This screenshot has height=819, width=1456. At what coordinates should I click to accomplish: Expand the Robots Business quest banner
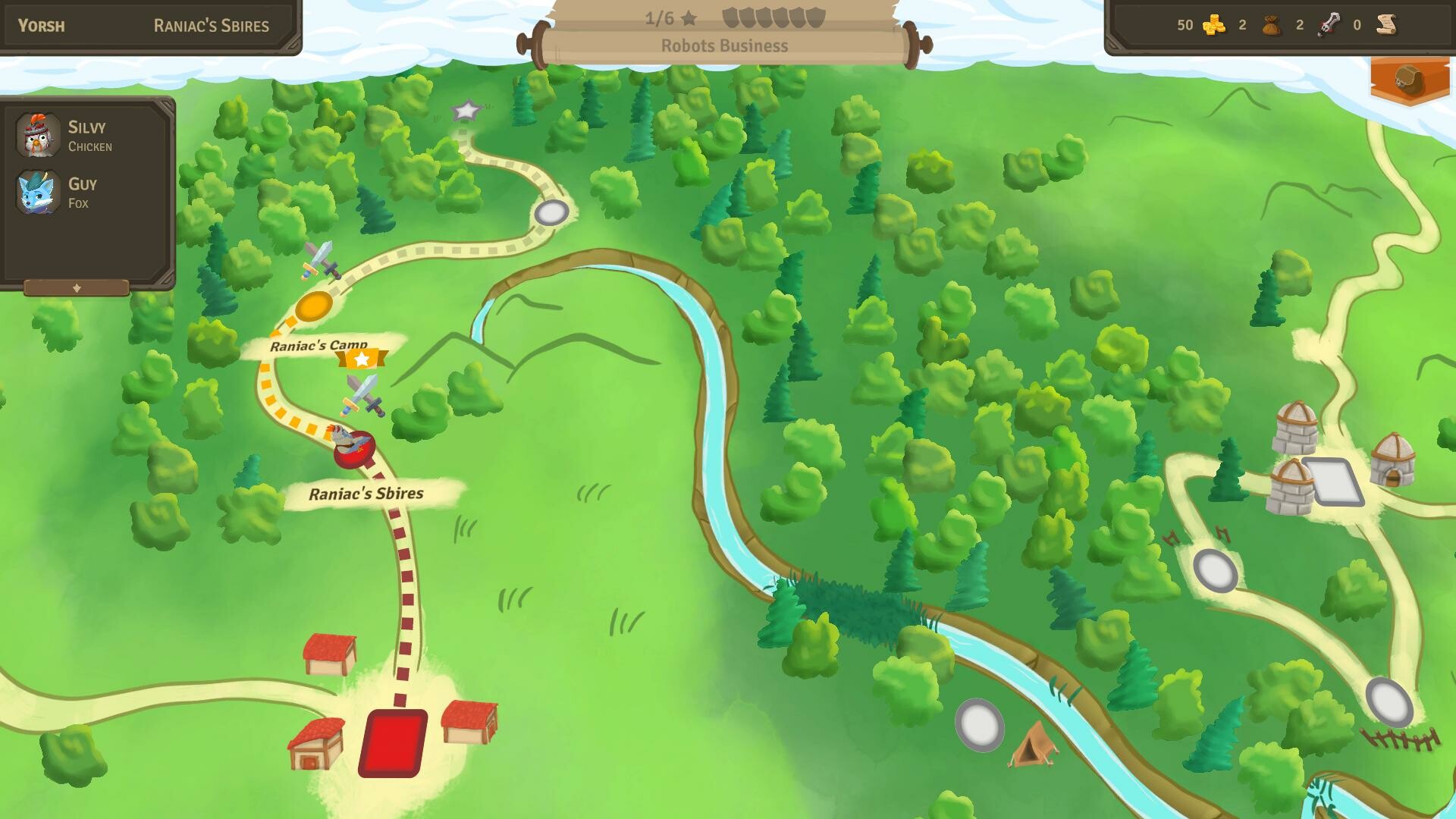723,45
